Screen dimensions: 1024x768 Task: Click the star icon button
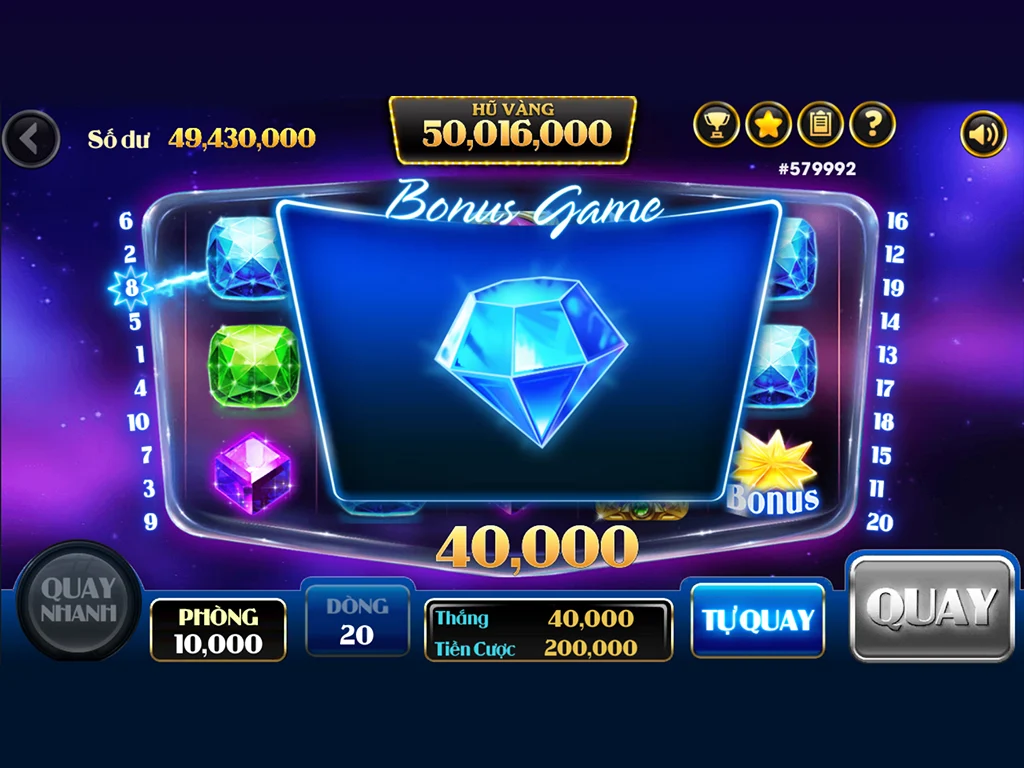coord(768,125)
